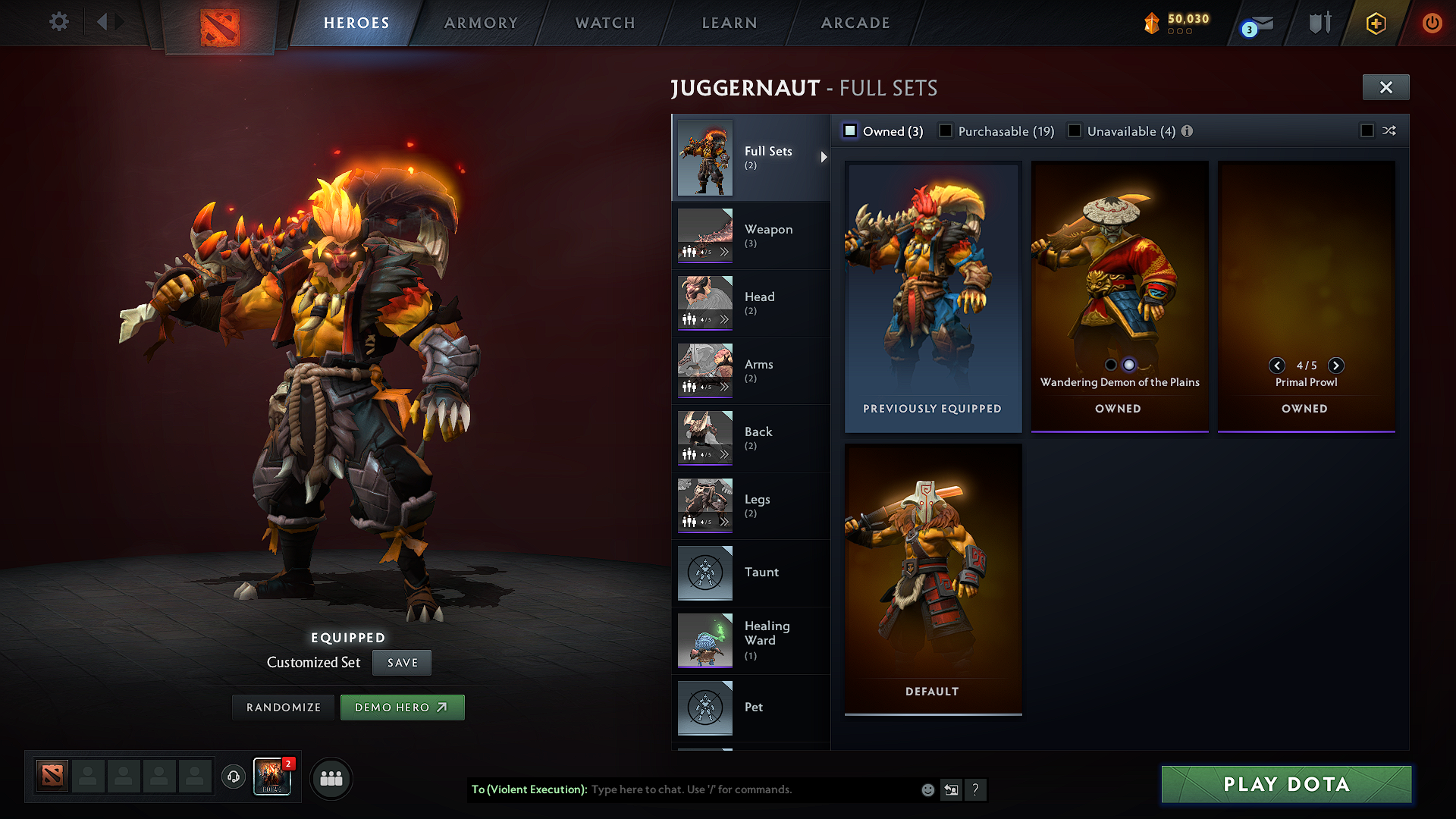Click the shuffle icon above set grid
The image size is (1456, 819).
pyautogui.click(x=1390, y=130)
